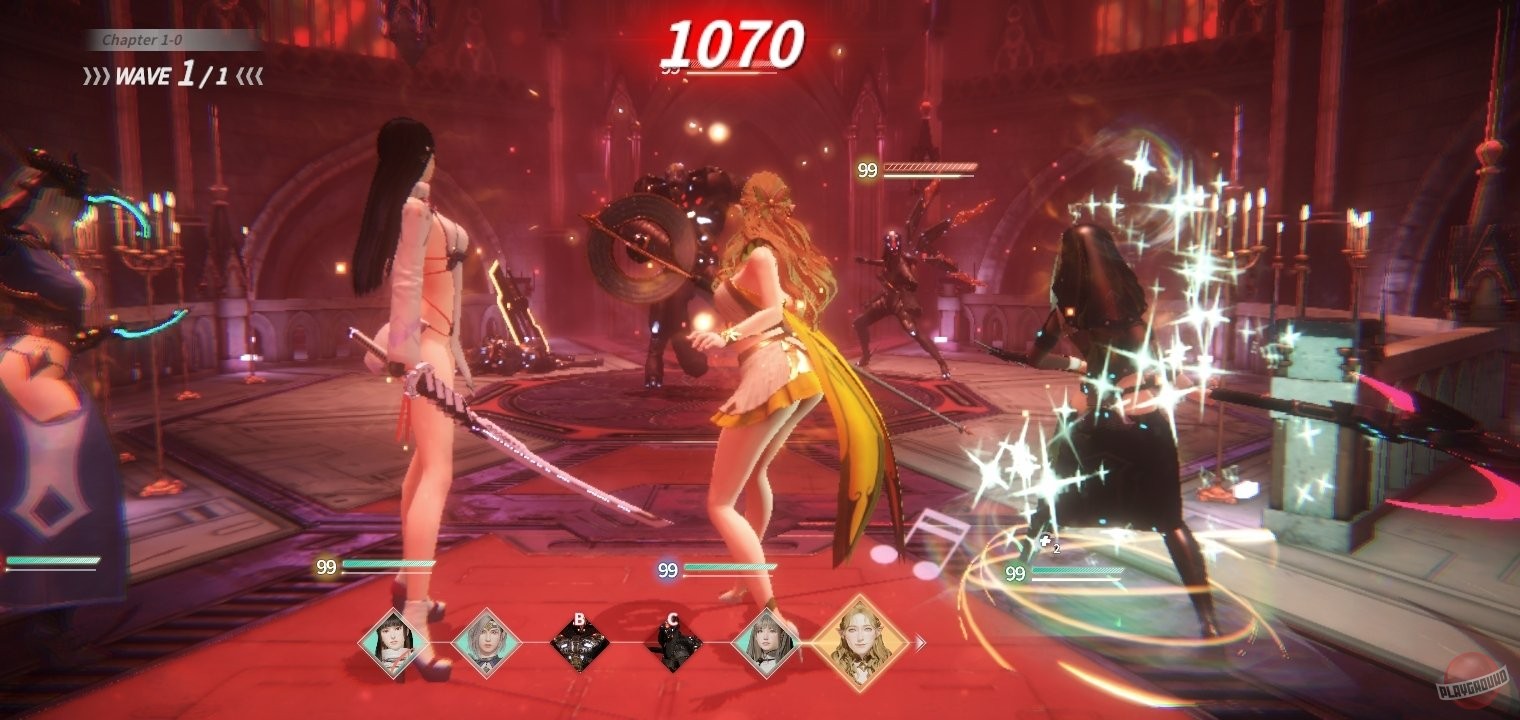Click the WAVE 1/1 indicator
This screenshot has height=720, width=1520.
[160, 76]
